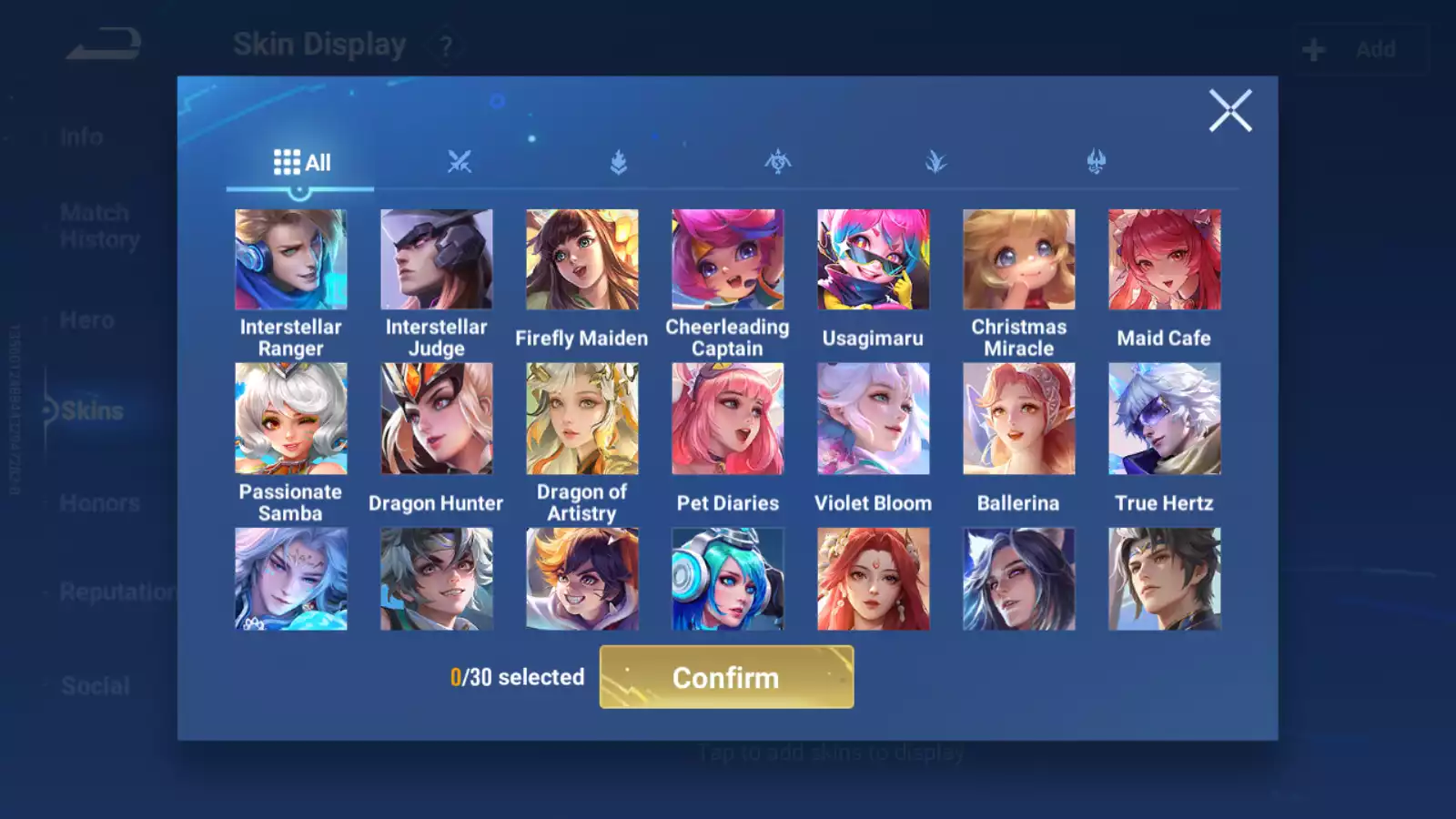The height and width of the screenshot is (819, 1456).
Task: Choose the Usagimaru skin
Action: [873, 260]
